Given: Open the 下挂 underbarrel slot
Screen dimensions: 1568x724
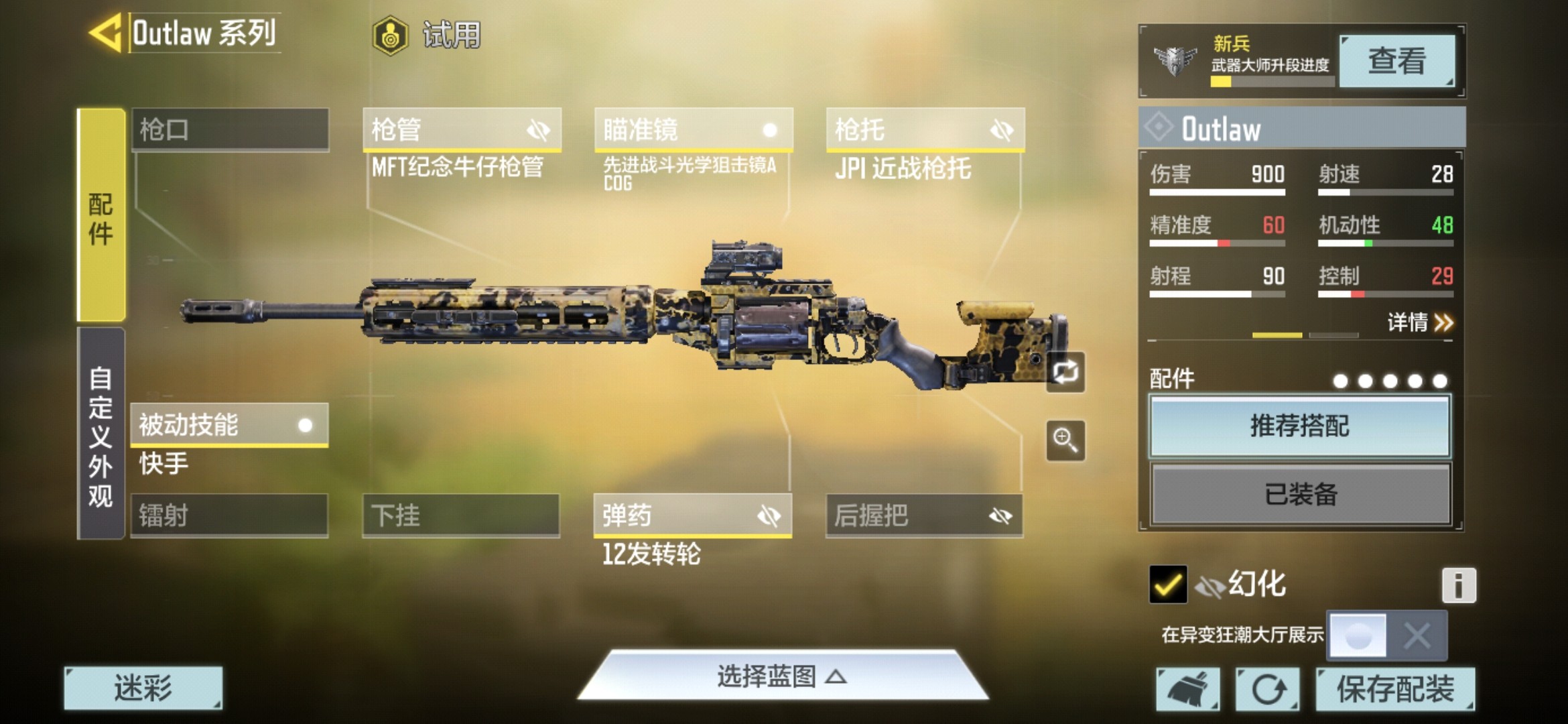Looking at the screenshot, I should coord(461,516).
